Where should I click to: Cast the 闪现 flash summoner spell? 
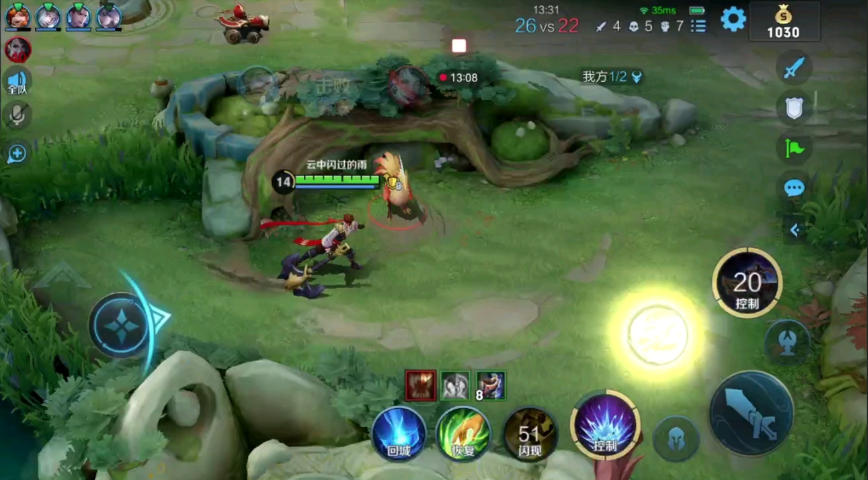(x=530, y=433)
